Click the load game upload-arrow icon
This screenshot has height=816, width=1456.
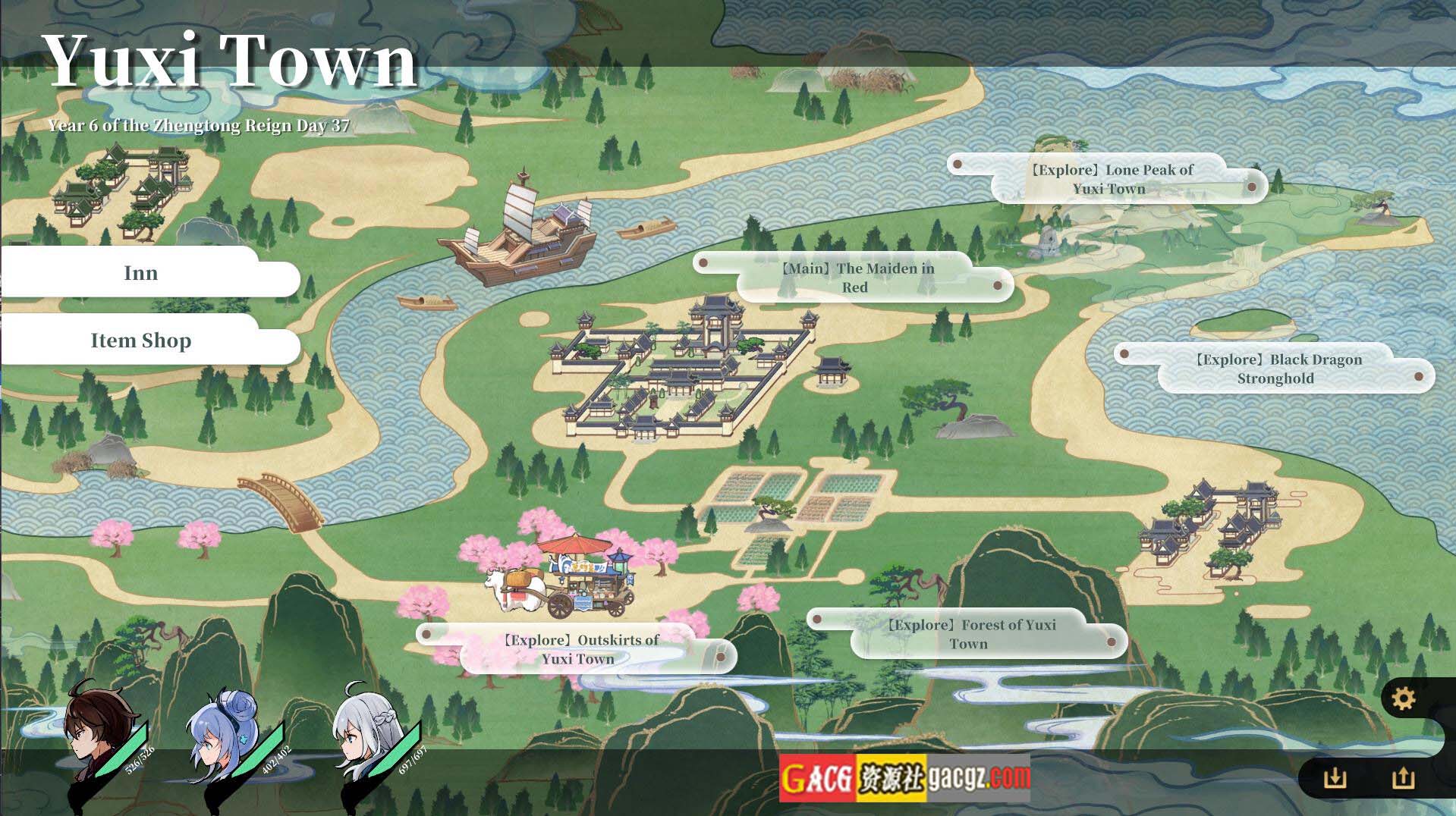tap(1403, 778)
